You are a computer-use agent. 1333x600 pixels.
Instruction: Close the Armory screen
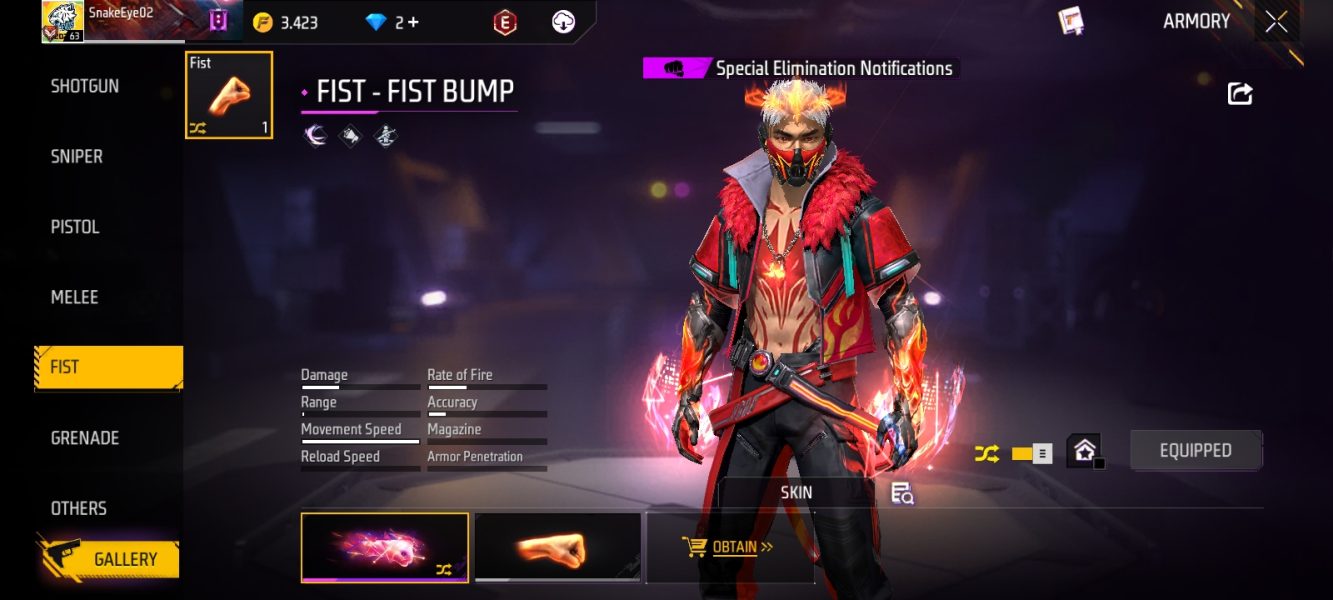[1276, 22]
